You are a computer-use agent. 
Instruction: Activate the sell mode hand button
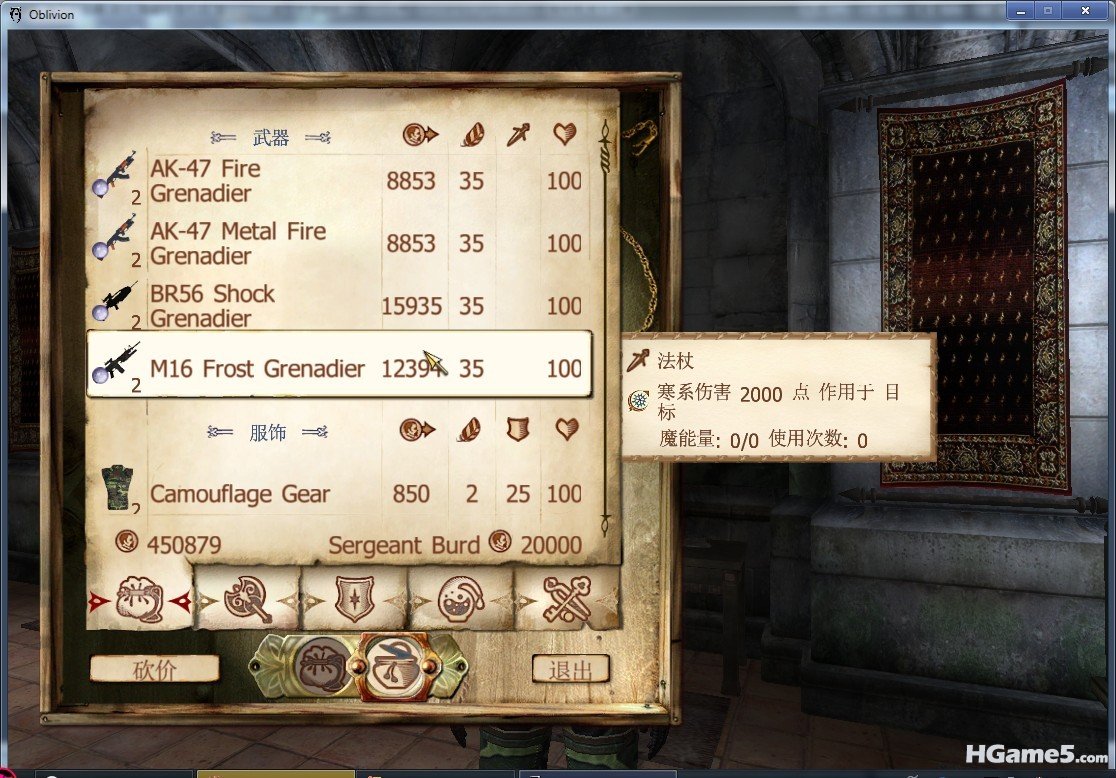coord(393,667)
